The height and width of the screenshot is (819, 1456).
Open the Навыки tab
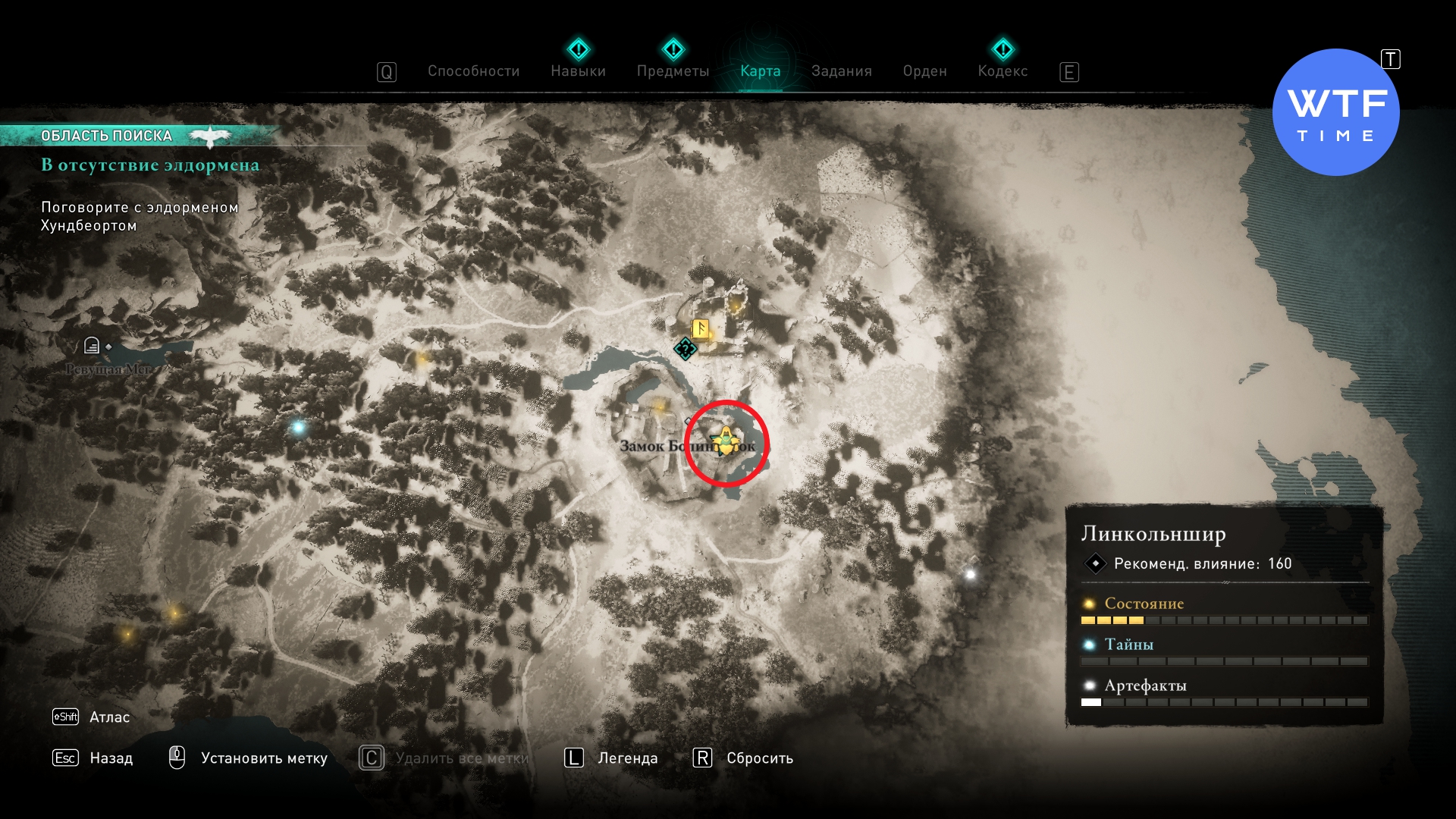point(578,71)
